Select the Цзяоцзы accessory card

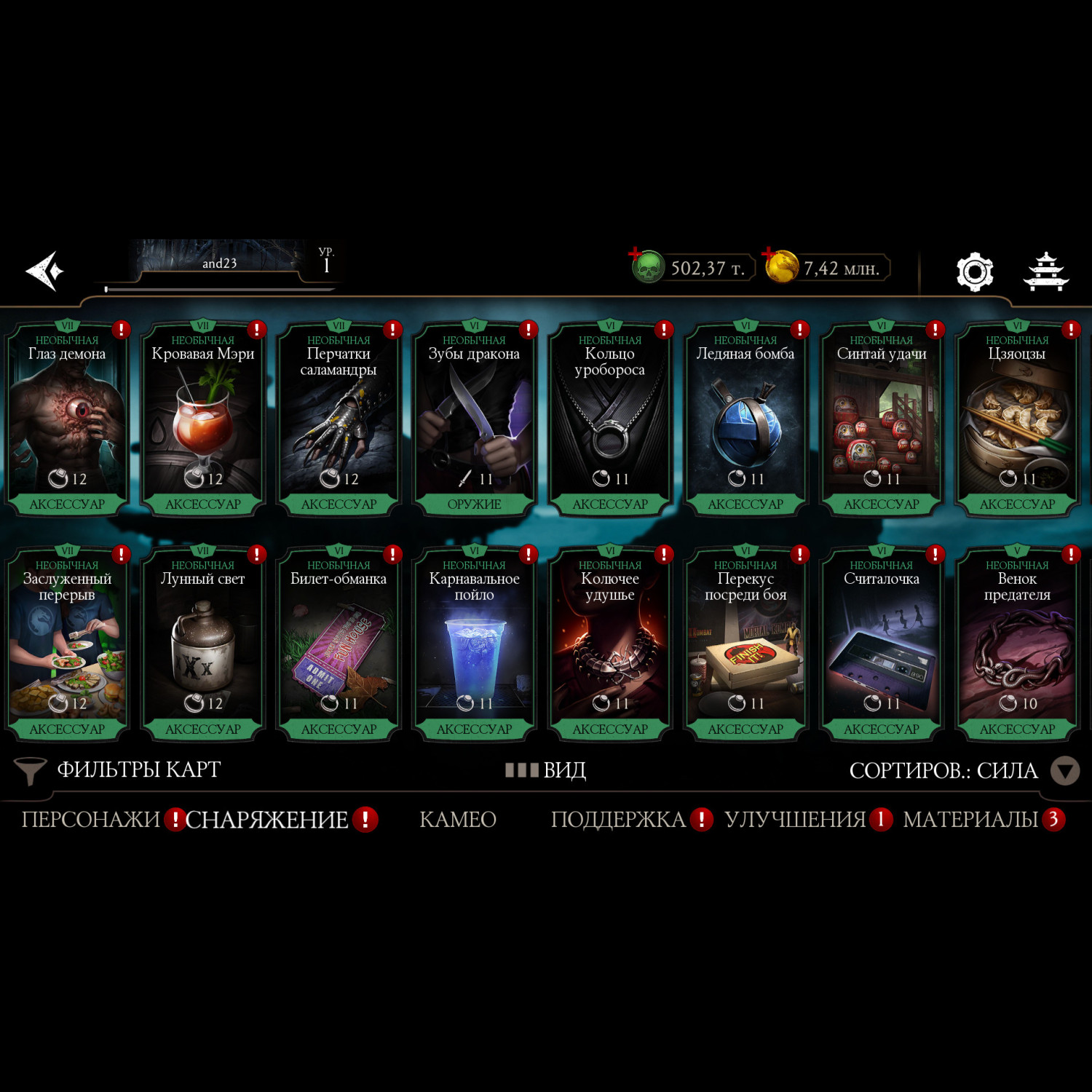[1017, 420]
